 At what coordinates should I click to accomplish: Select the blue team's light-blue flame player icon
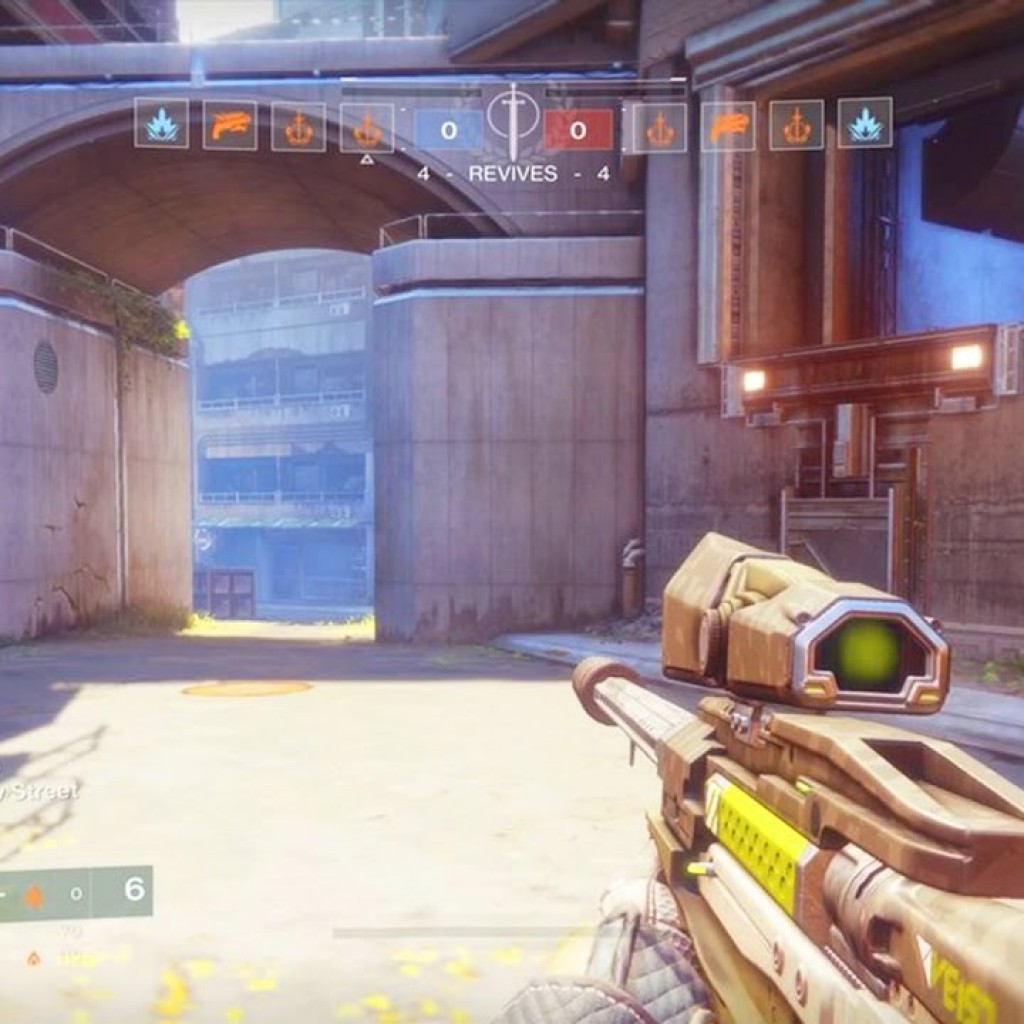[161, 124]
